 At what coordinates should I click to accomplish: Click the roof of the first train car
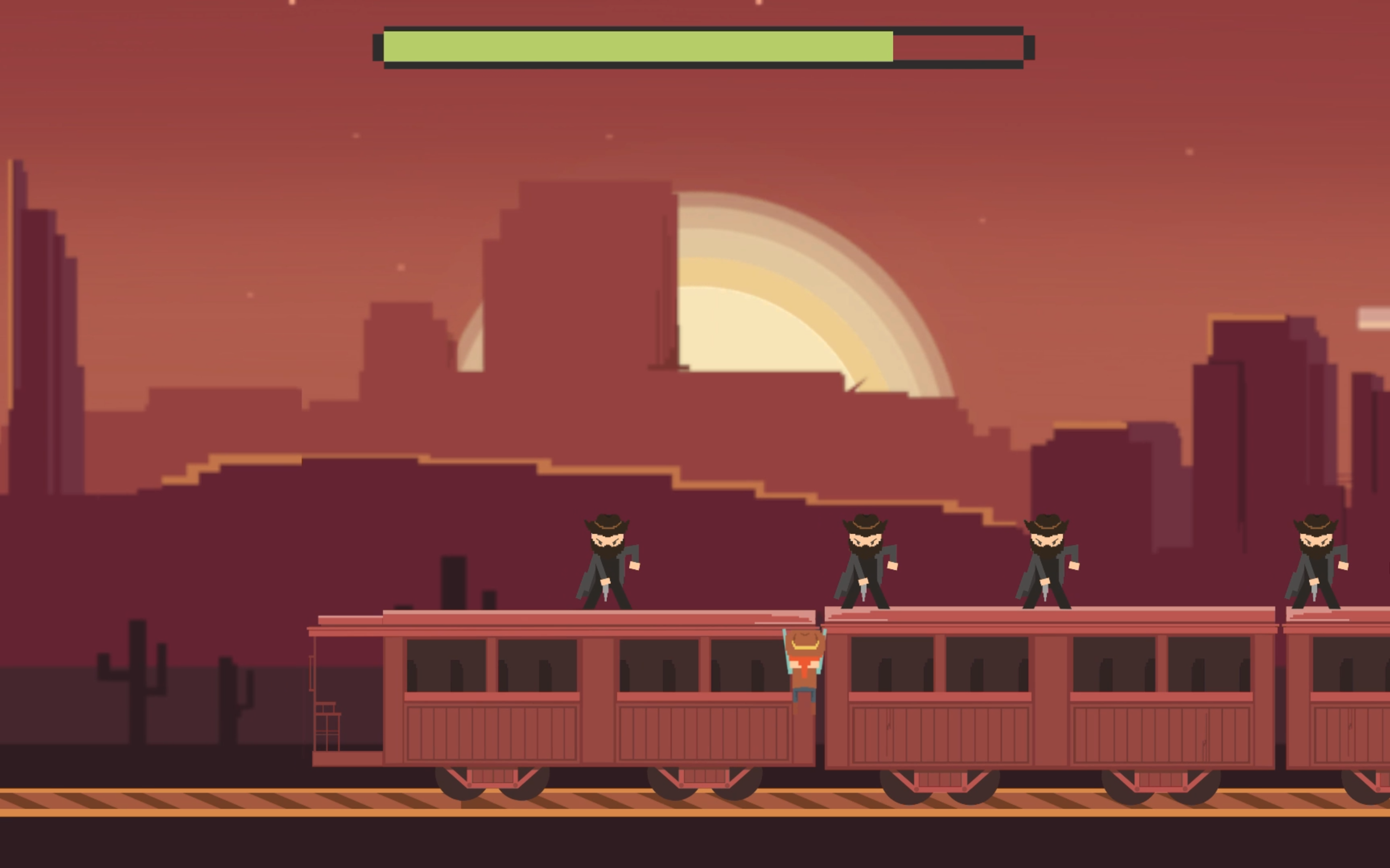pyautogui.click(x=574, y=617)
